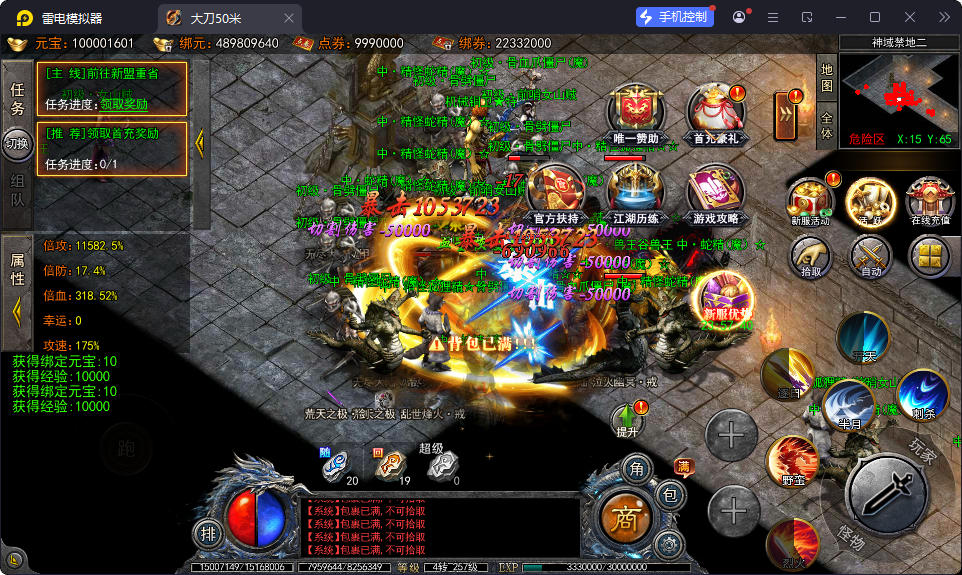
Task: Open the 包 bag inventory
Action: click(670, 495)
